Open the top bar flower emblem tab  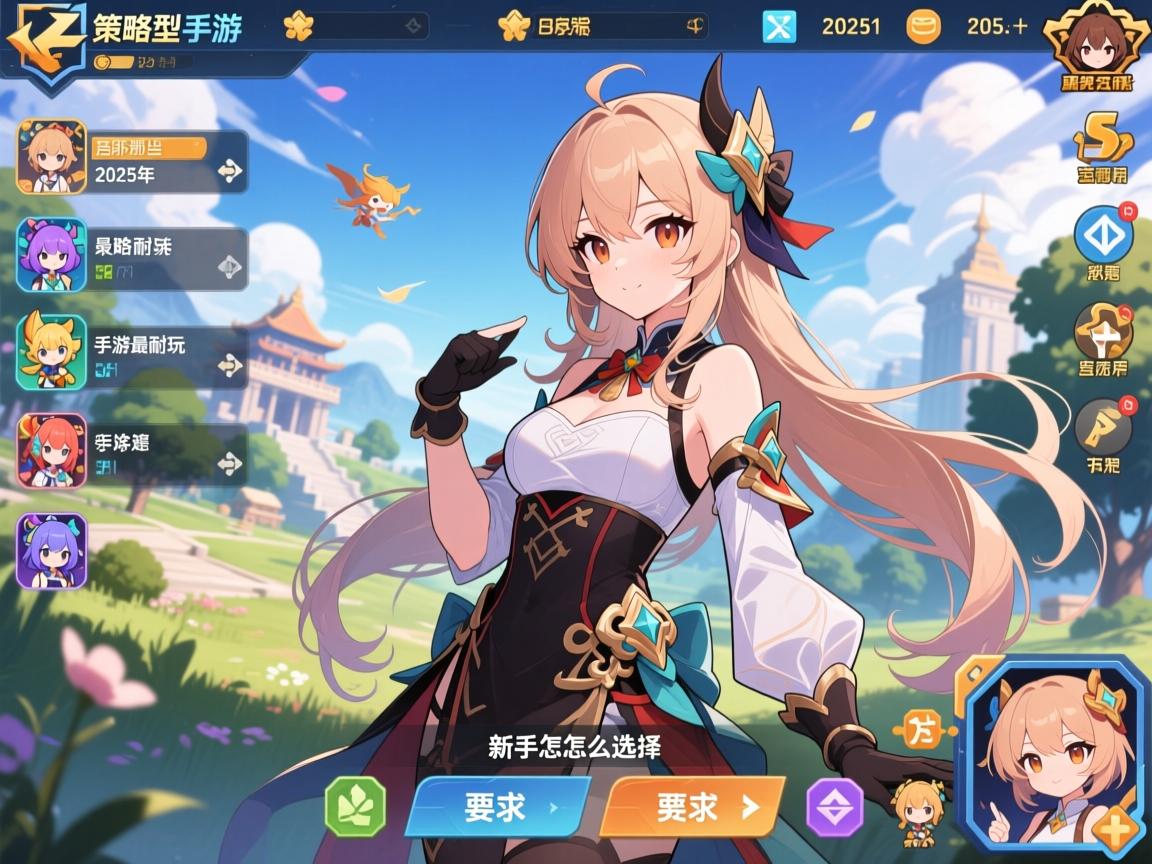298,27
